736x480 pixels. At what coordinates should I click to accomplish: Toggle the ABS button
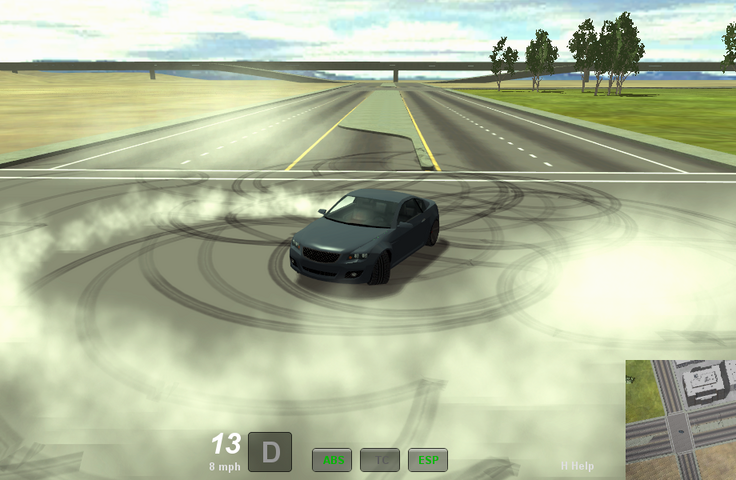tap(332, 460)
